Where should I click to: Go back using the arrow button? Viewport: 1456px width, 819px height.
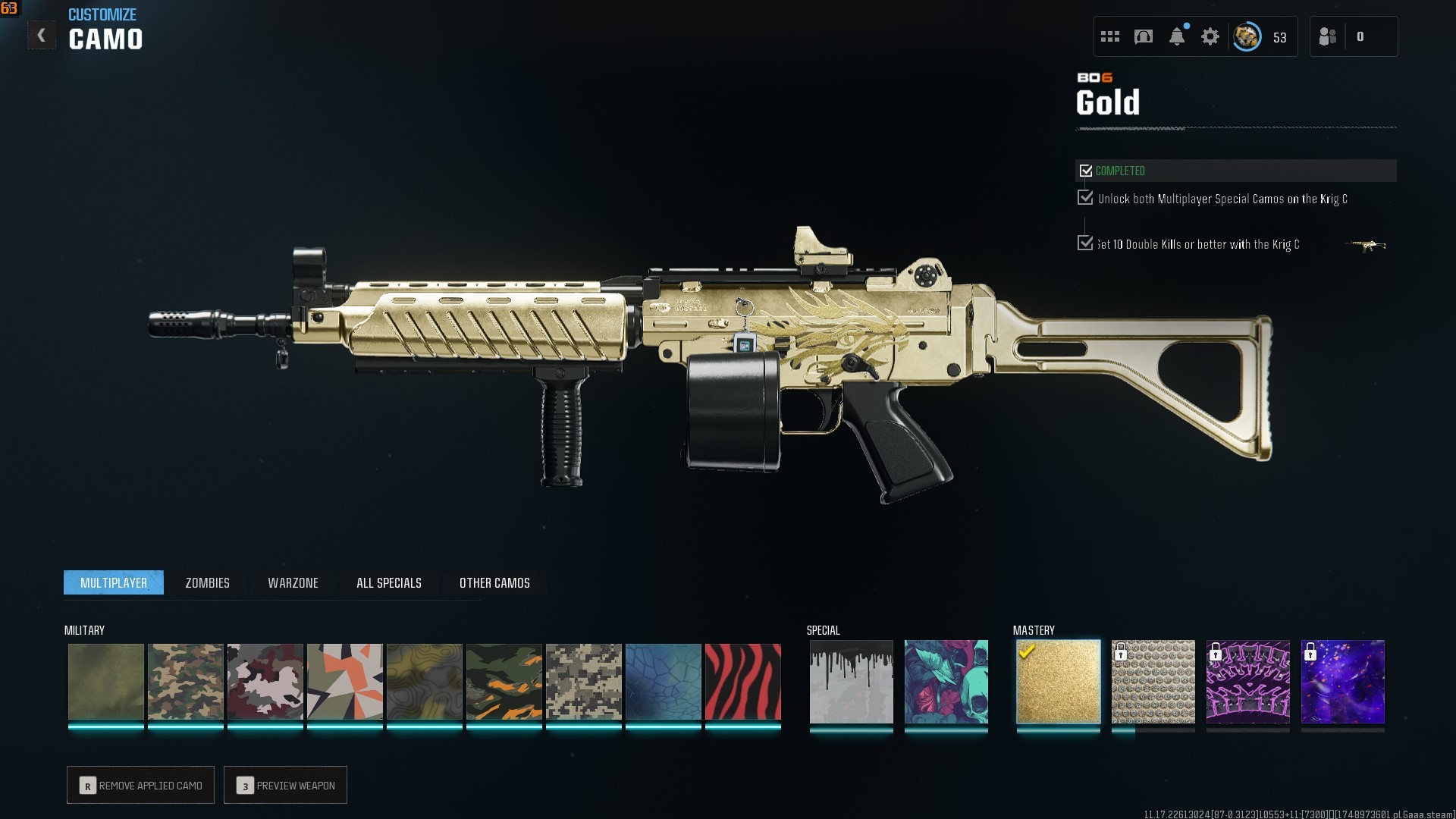pyautogui.click(x=42, y=36)
